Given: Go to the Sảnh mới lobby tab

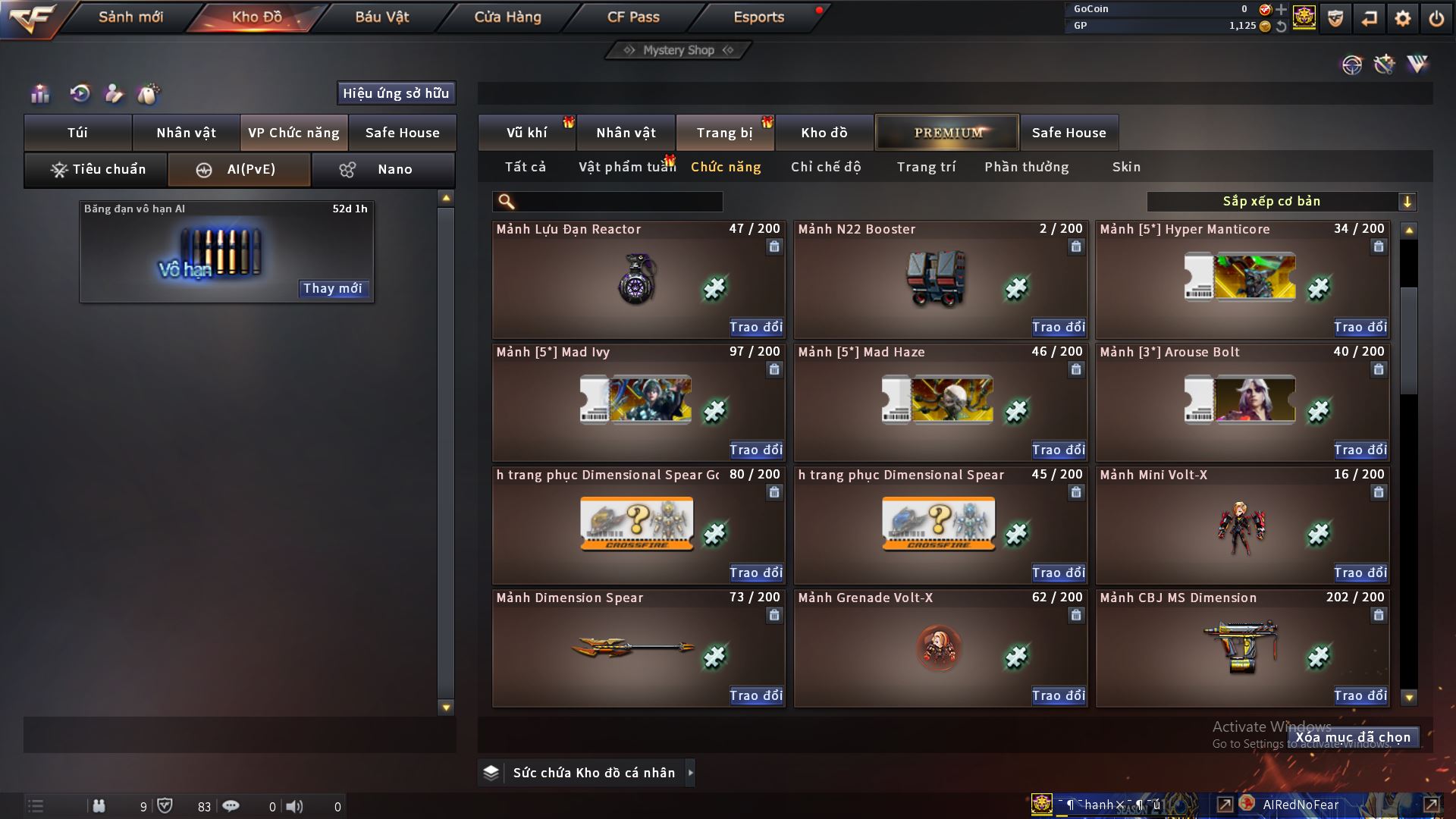Looking at the screenshot, I should (130, 17).
